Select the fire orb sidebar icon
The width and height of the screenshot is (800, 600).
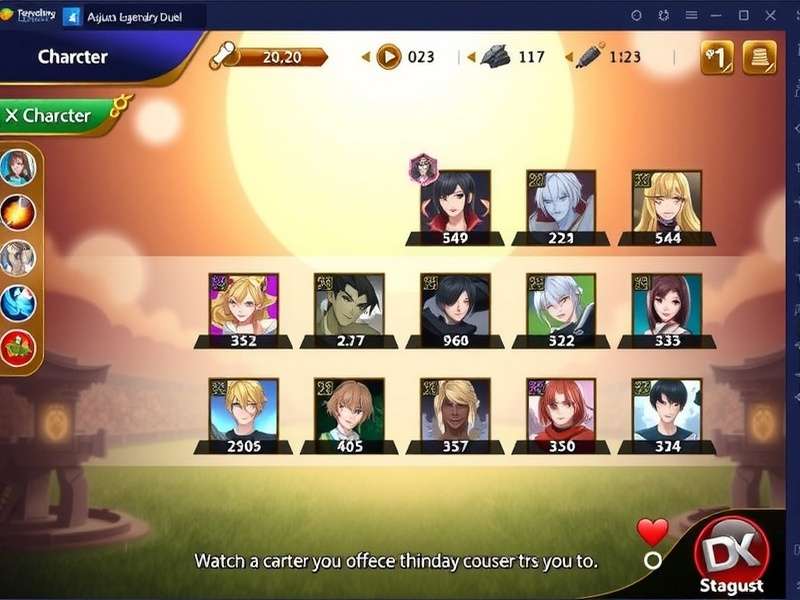18,212
